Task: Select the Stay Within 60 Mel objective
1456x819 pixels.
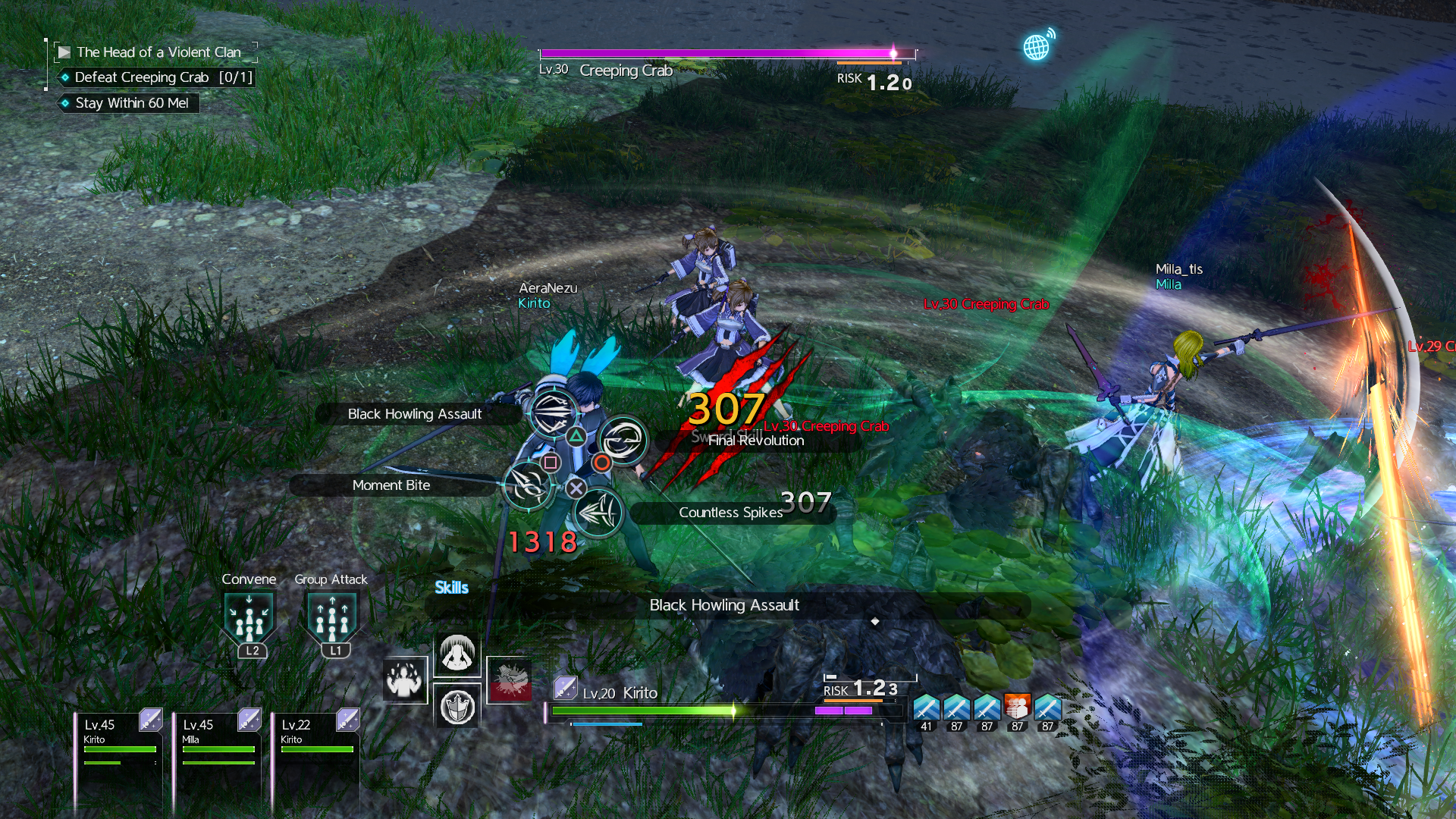Action: [x=131, y=103]
